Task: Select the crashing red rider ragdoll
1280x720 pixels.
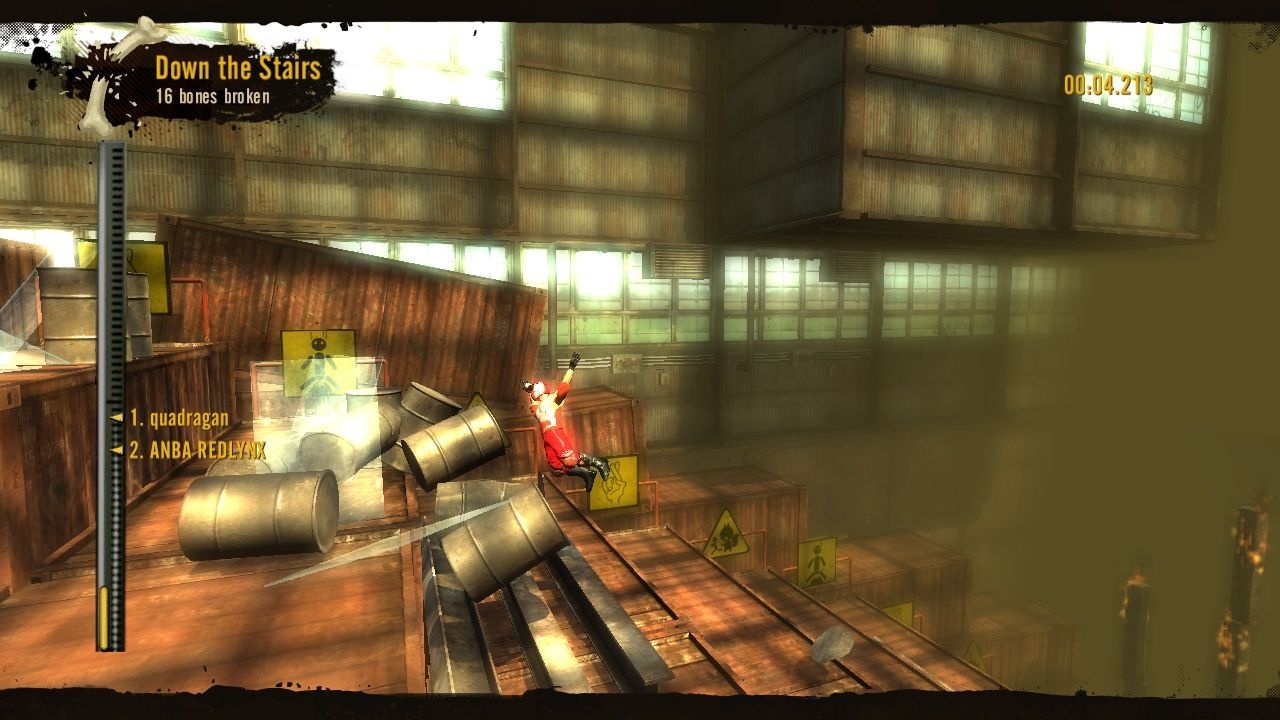Action: click(555, 430)
